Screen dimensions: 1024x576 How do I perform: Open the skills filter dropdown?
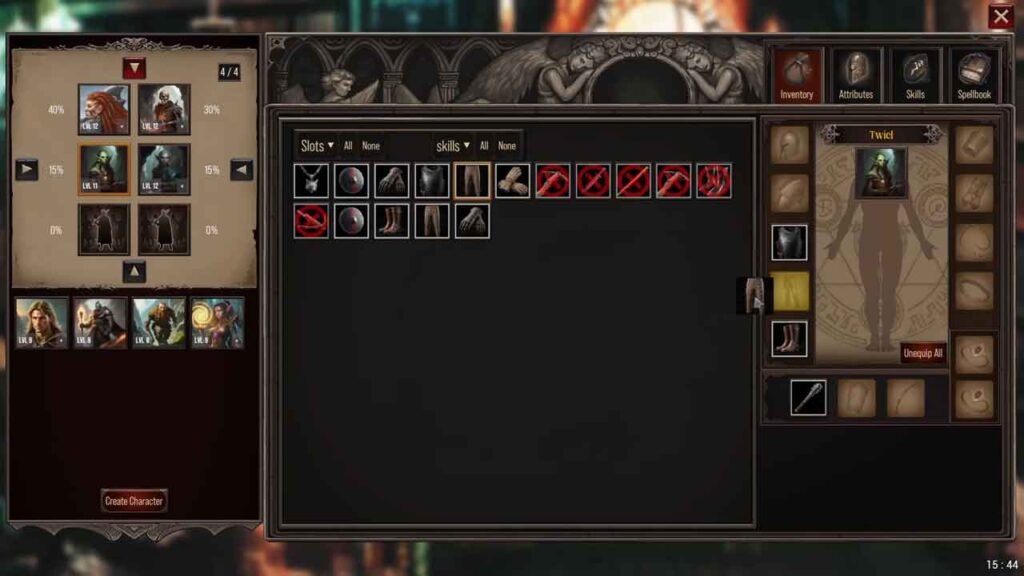point(452,146)
